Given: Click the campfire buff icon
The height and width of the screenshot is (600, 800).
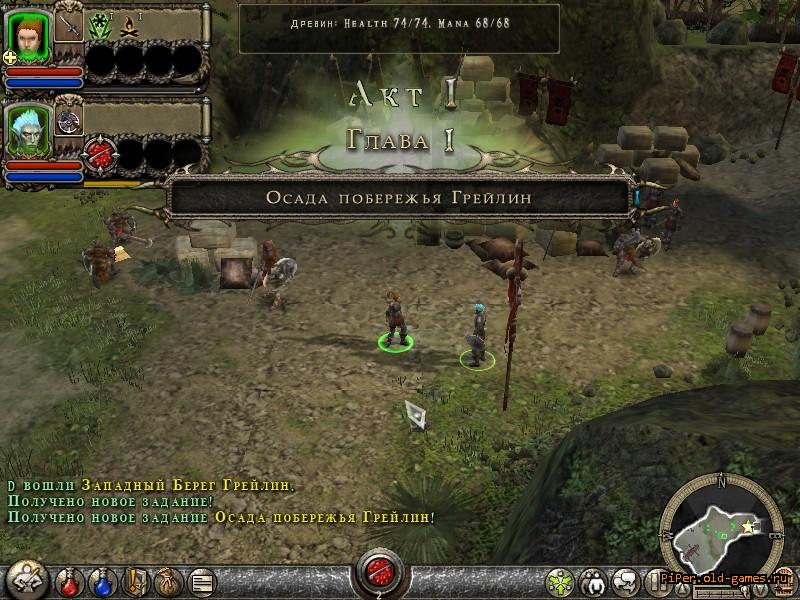Looking at the screenshot, I should pyautogui.click(x=130, y=25).
